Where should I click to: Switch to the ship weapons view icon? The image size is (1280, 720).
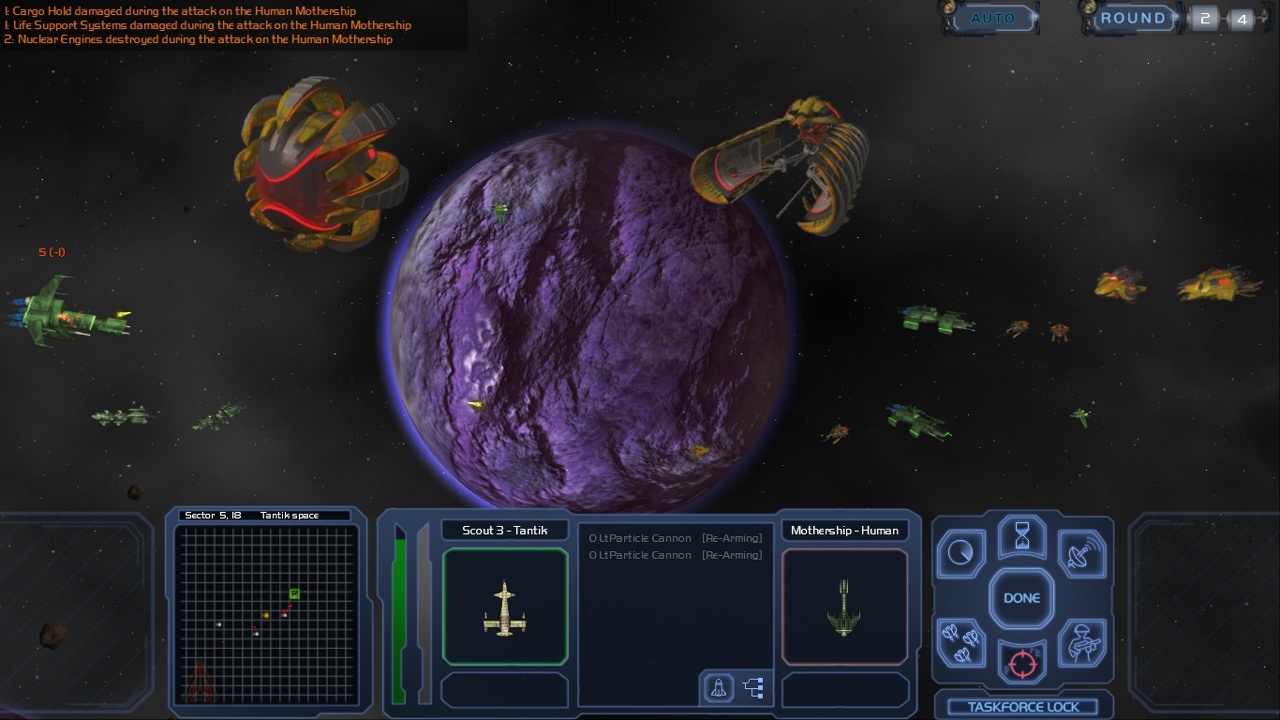tap(718, 688)
